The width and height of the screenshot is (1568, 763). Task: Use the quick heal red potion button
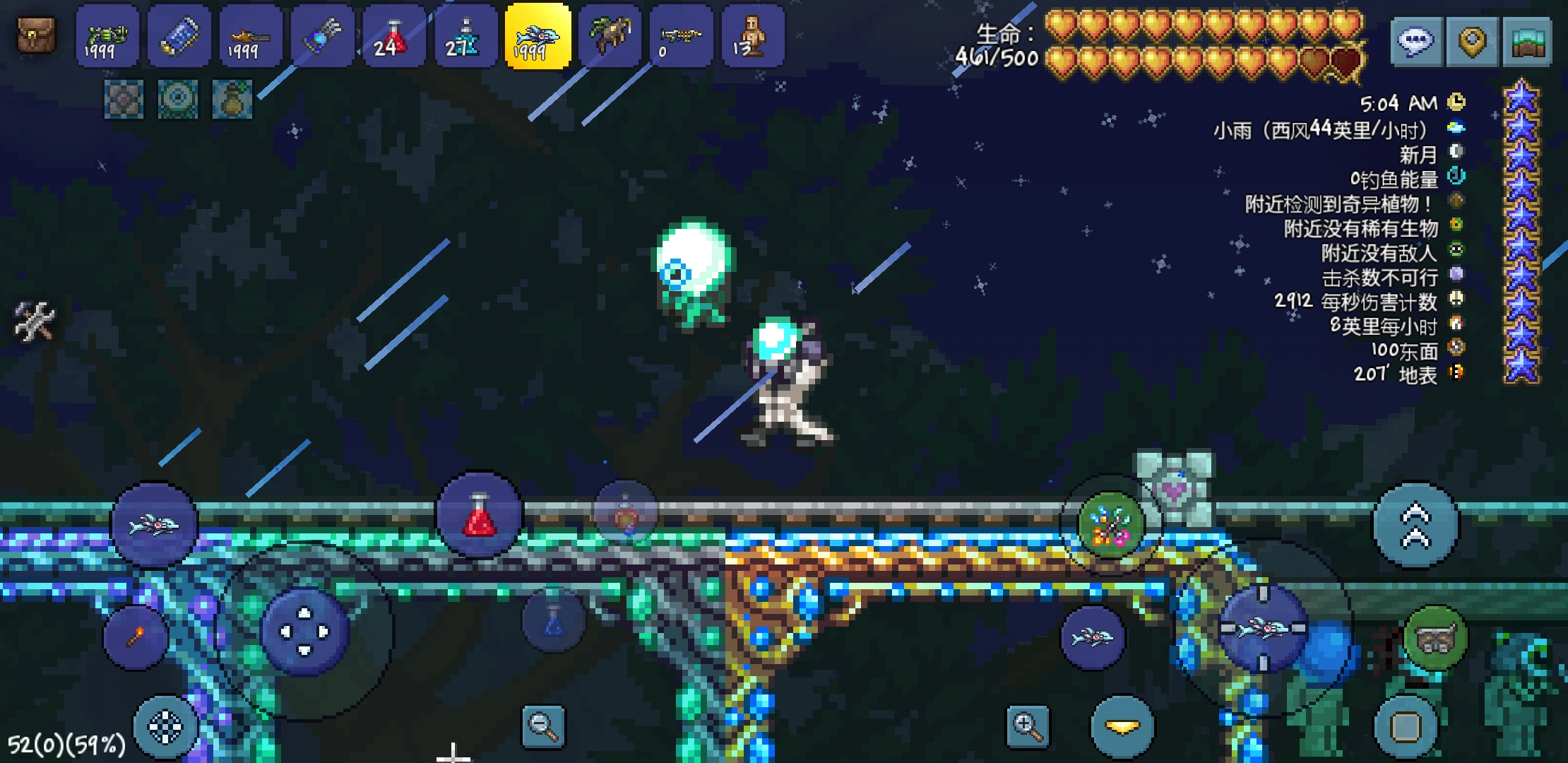pyautogui.click(x=480, y=516)
